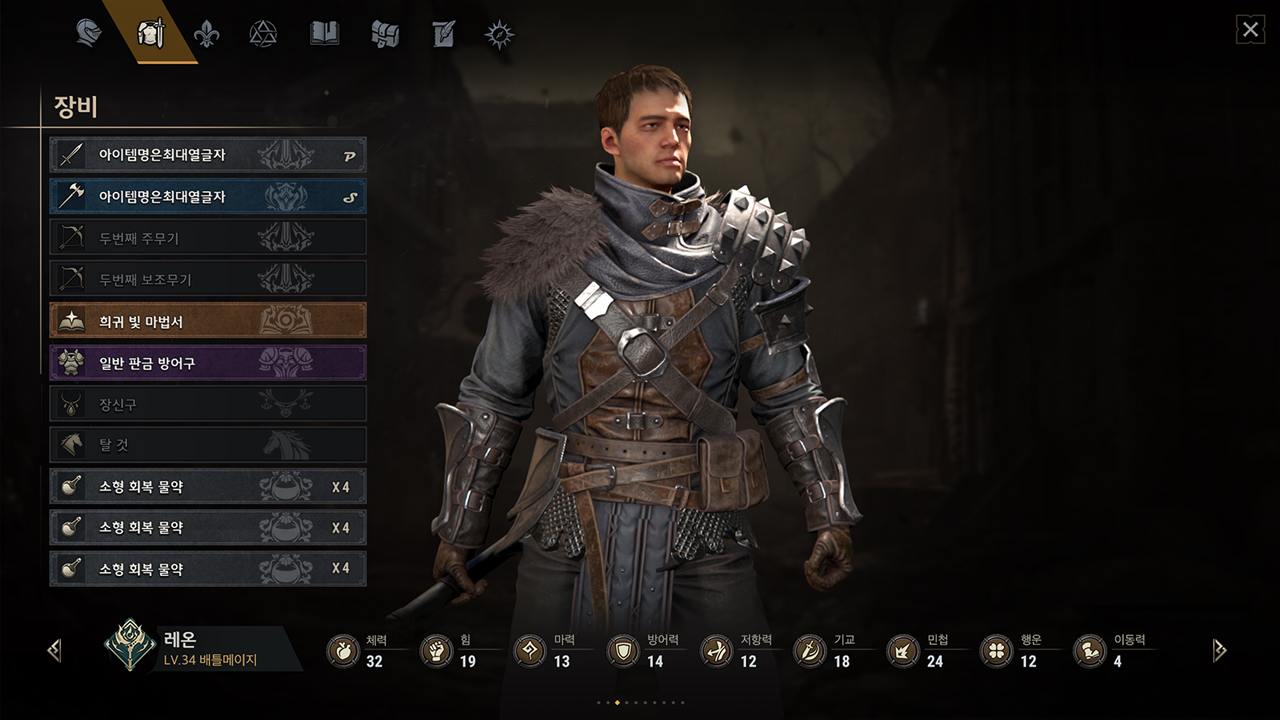Click the 레온 character class emblem

[x=129, y=647]
